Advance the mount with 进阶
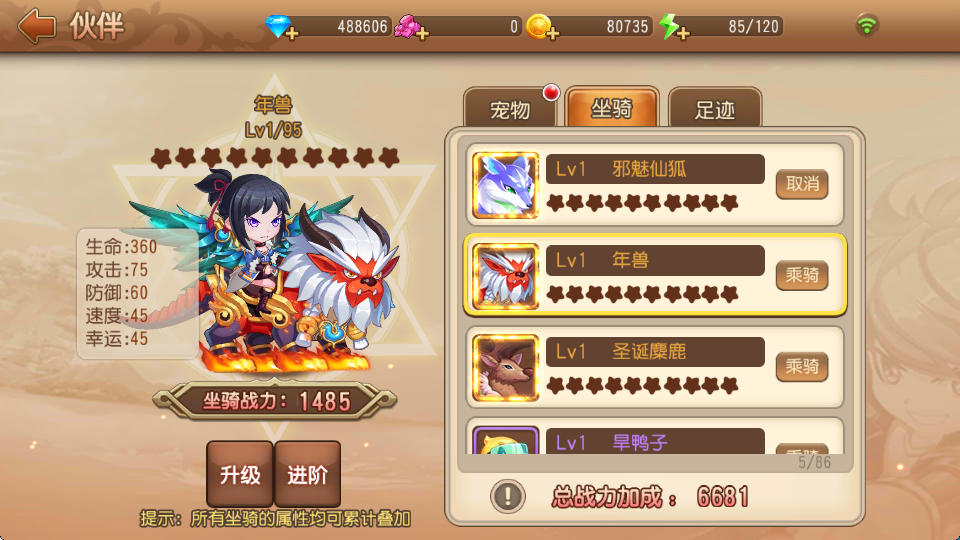The width and height of the screenshot is (960, 540). [x=307, y=475]
